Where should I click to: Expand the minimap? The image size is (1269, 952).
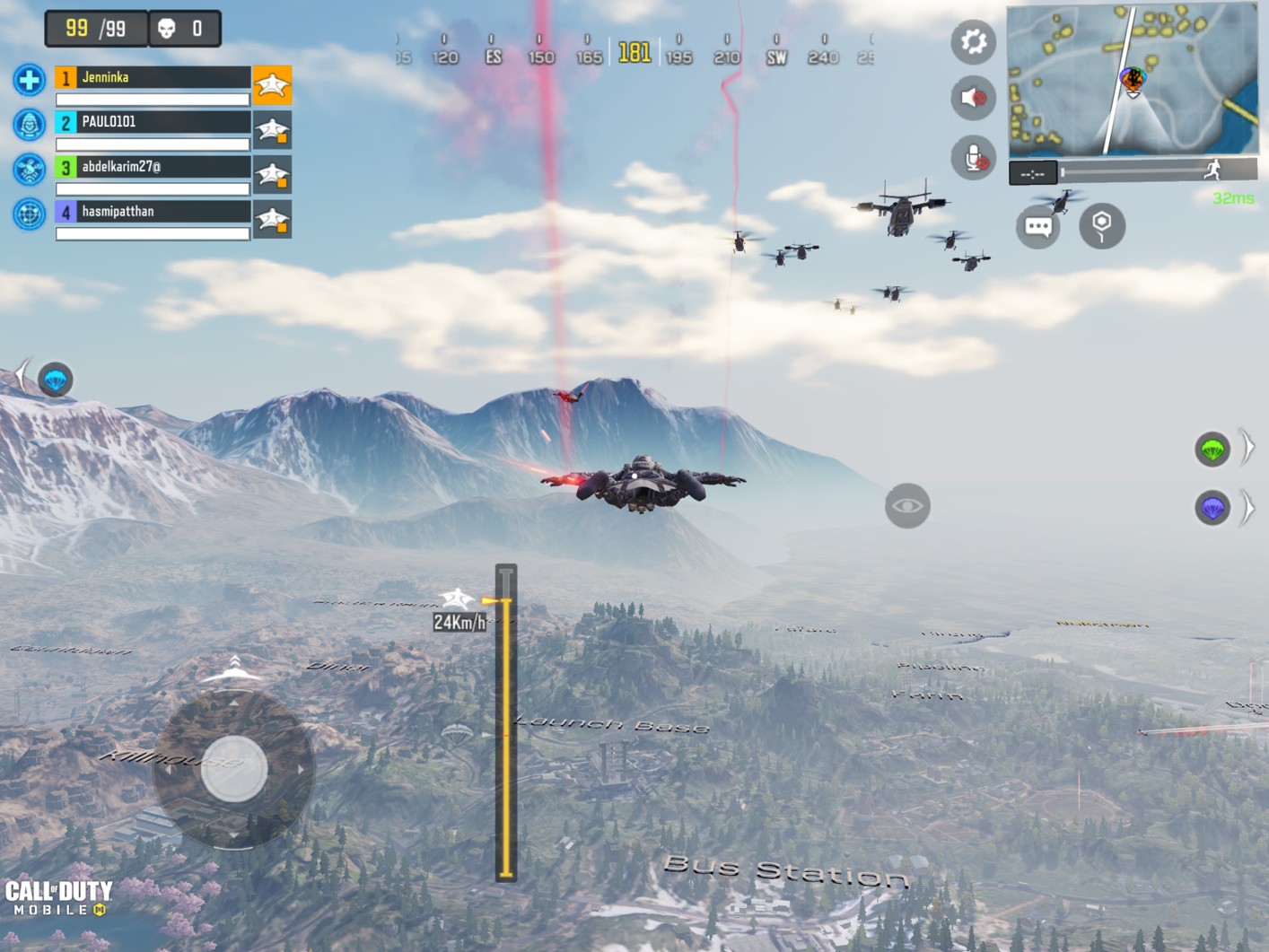click(1133, 79)
